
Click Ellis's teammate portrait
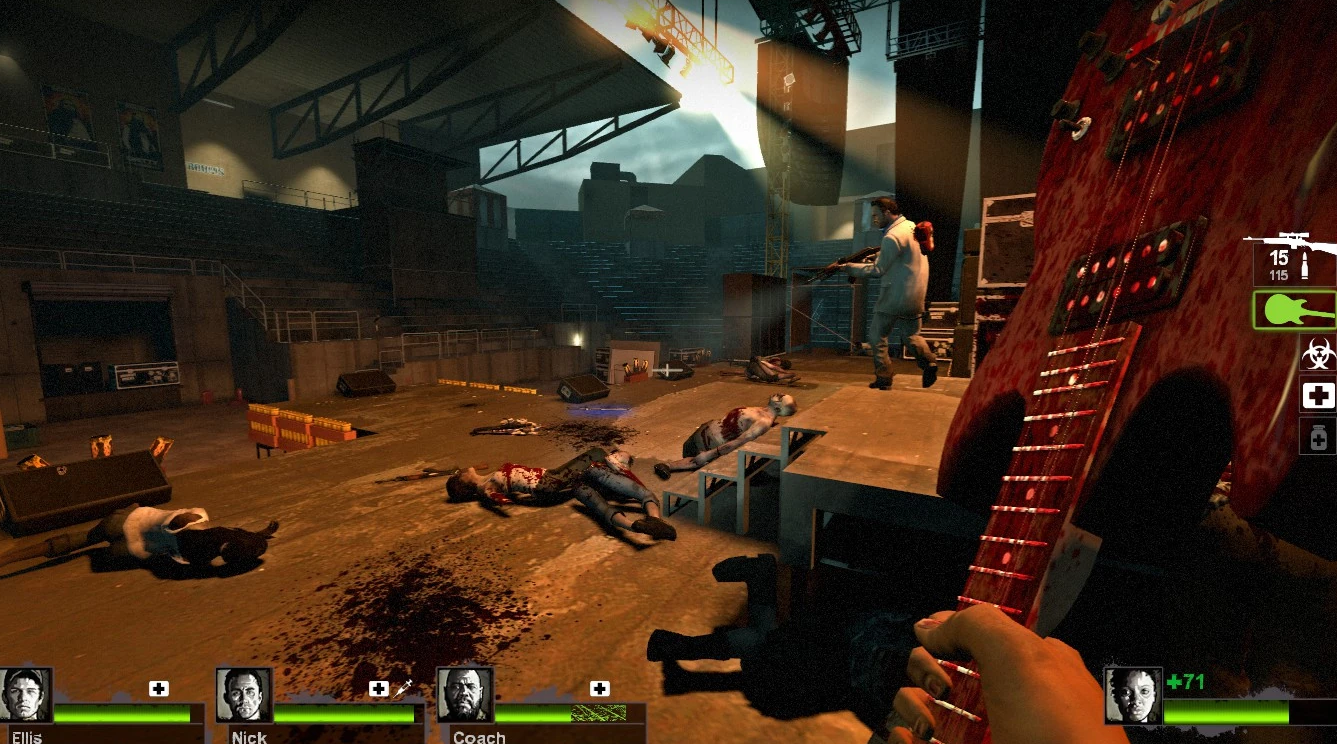(26, 696)
